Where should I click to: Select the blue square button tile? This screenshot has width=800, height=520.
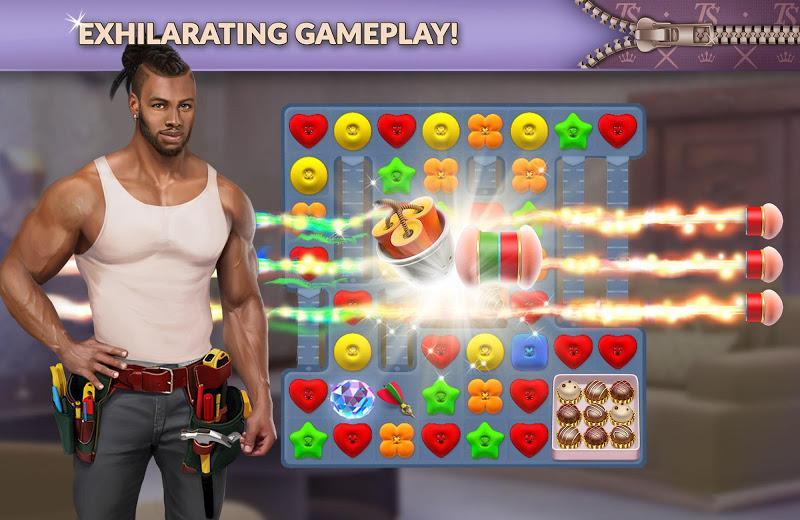pyautogui.click(x=529, y=350)
